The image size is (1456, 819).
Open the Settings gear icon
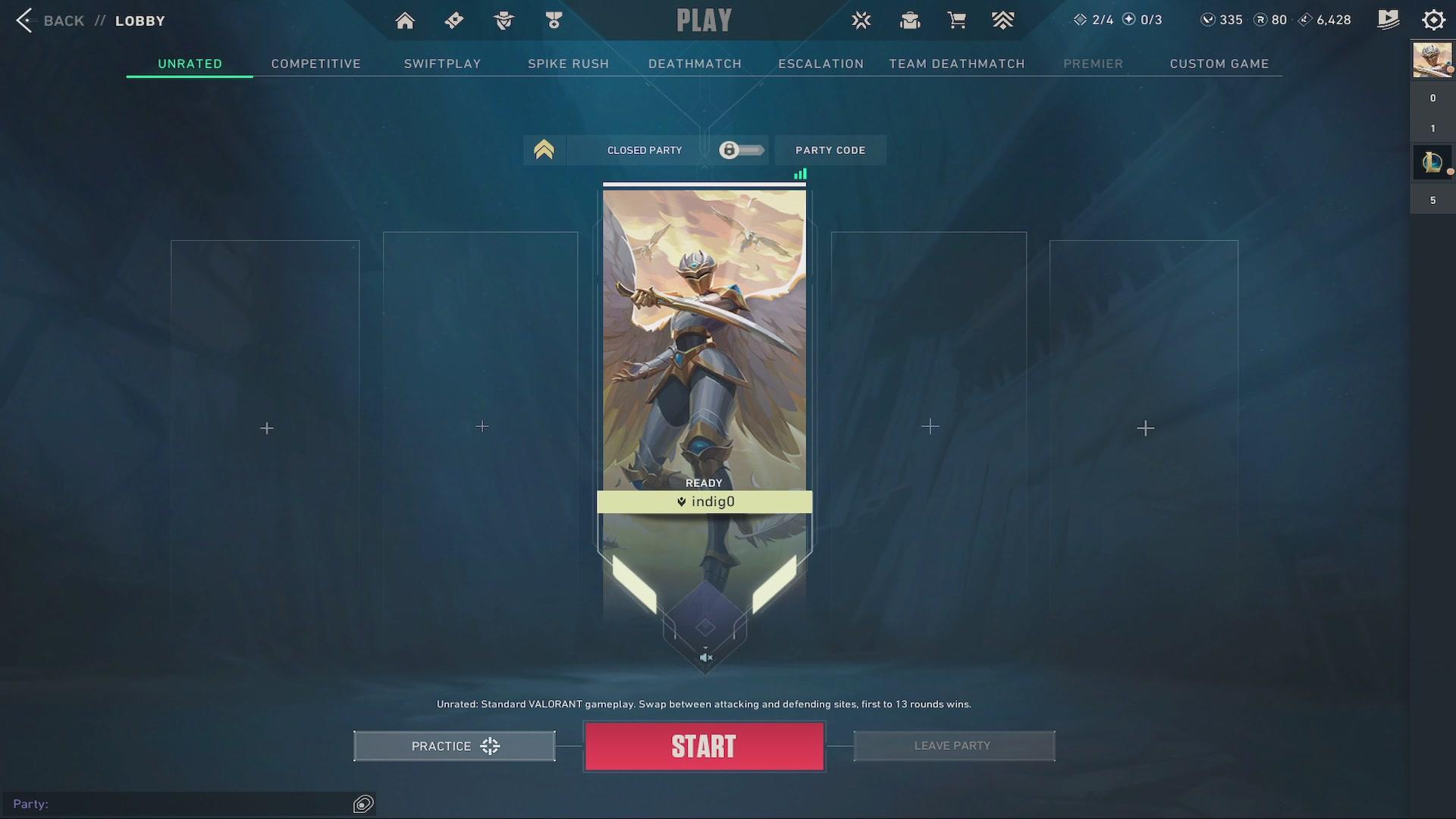click(x=1433, y=20)
